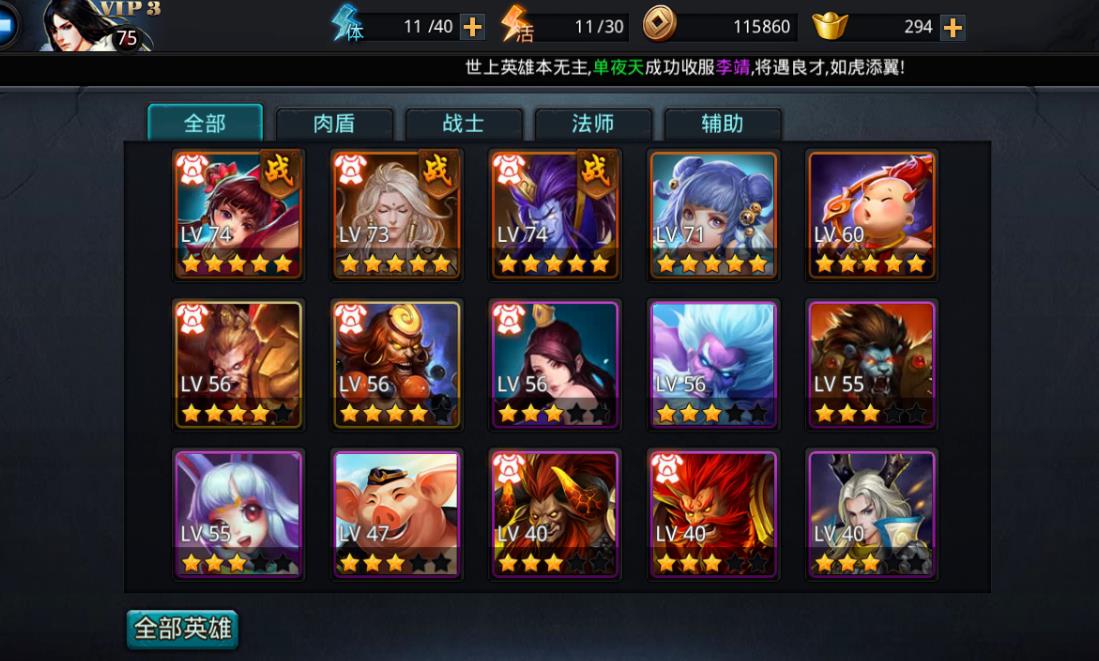The height and width of the screenshot is (661, 1099).
Task: Add energy with the 活 plus button
Action: 640,27
